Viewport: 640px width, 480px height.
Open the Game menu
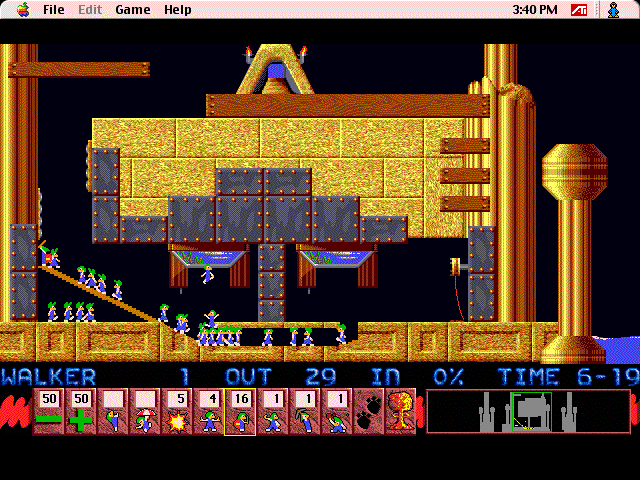pos(132,10)
